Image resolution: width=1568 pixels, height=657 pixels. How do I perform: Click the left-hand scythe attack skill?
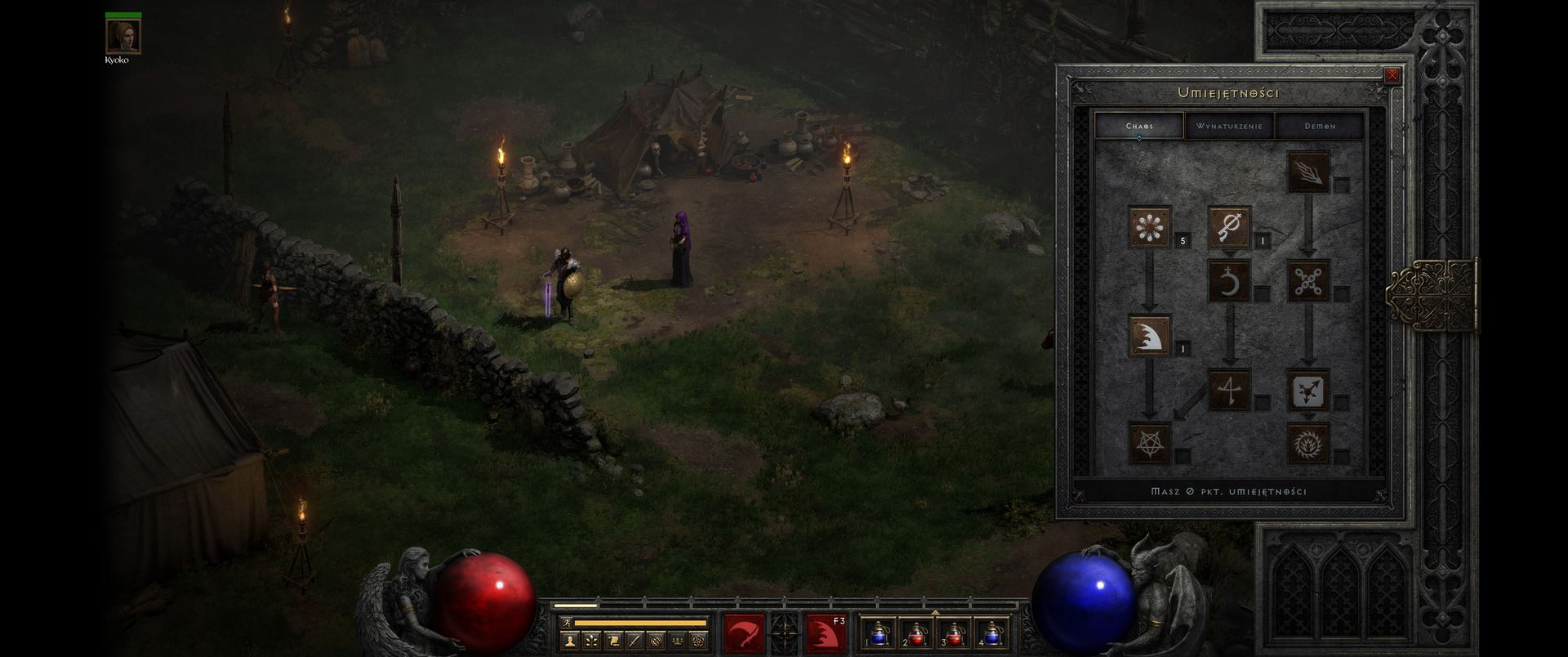[x=744, y=633]
